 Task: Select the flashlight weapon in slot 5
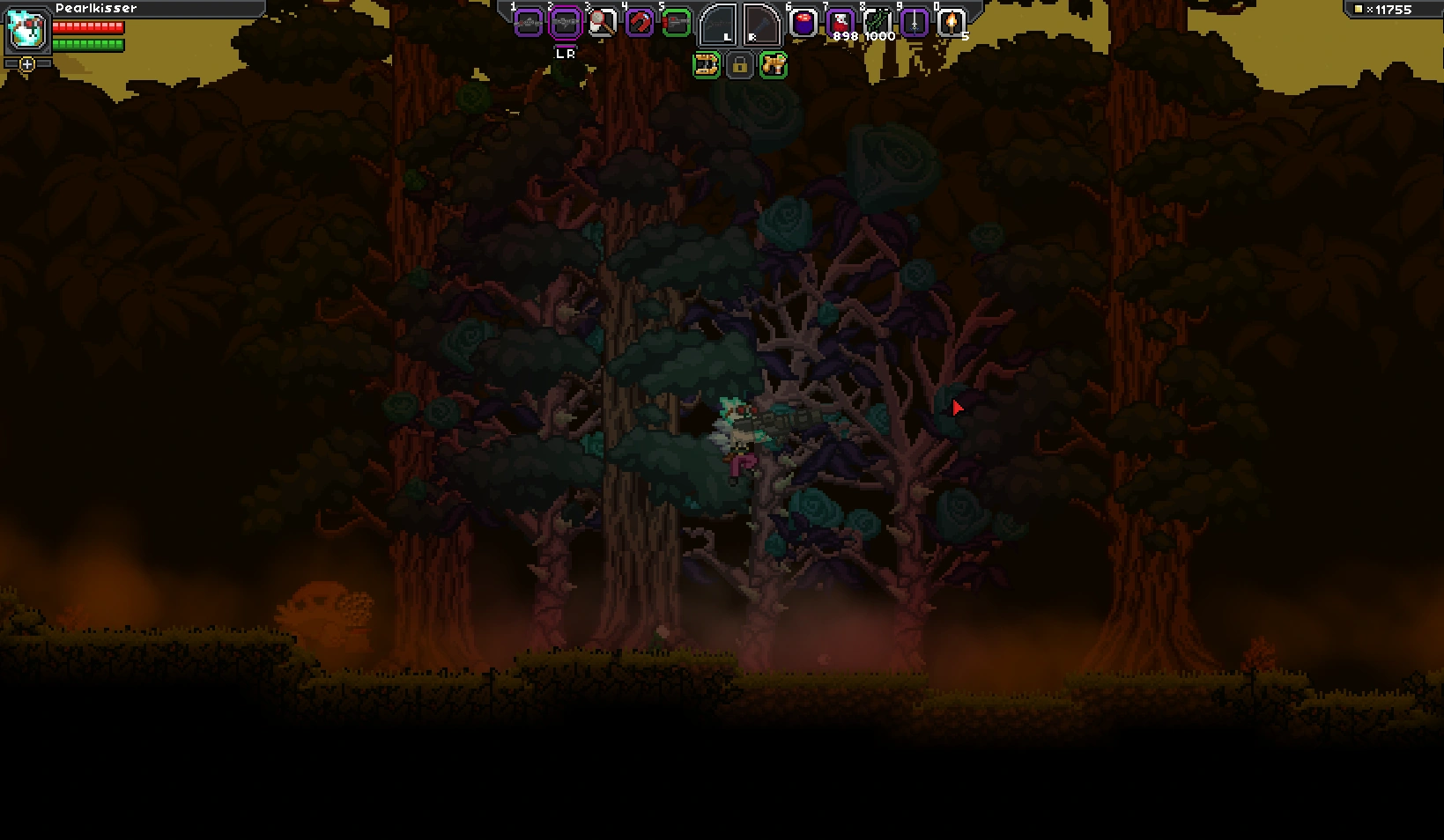click(x=678, y=22)
